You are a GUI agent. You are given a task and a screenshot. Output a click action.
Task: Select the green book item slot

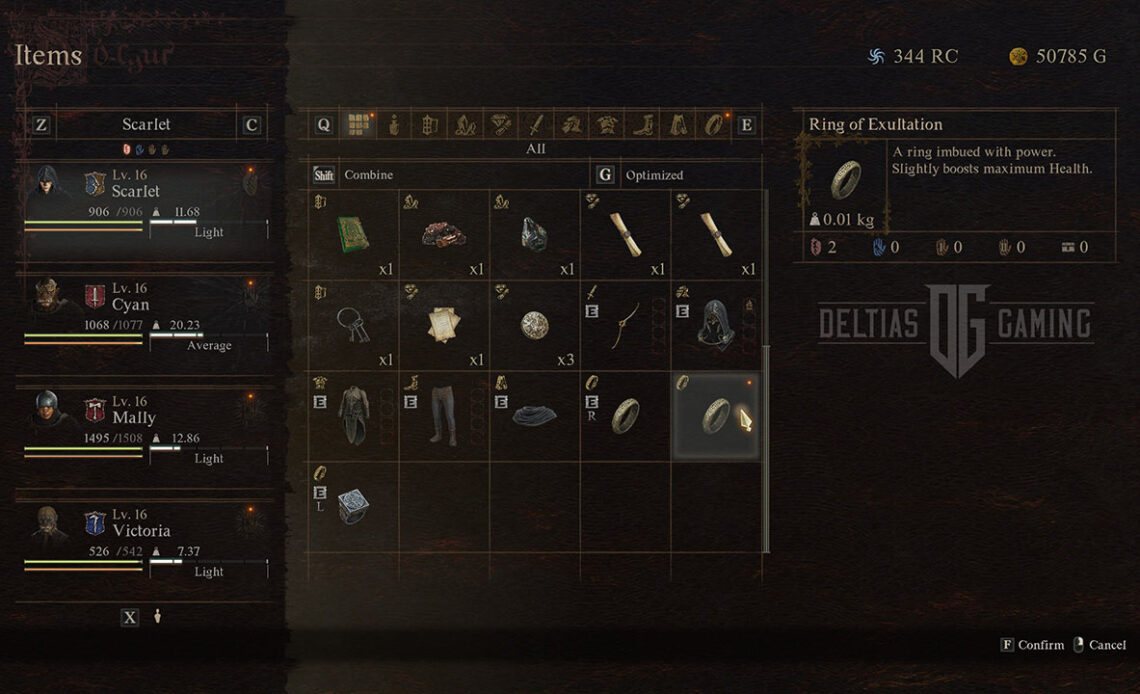[x=353, y=235]
